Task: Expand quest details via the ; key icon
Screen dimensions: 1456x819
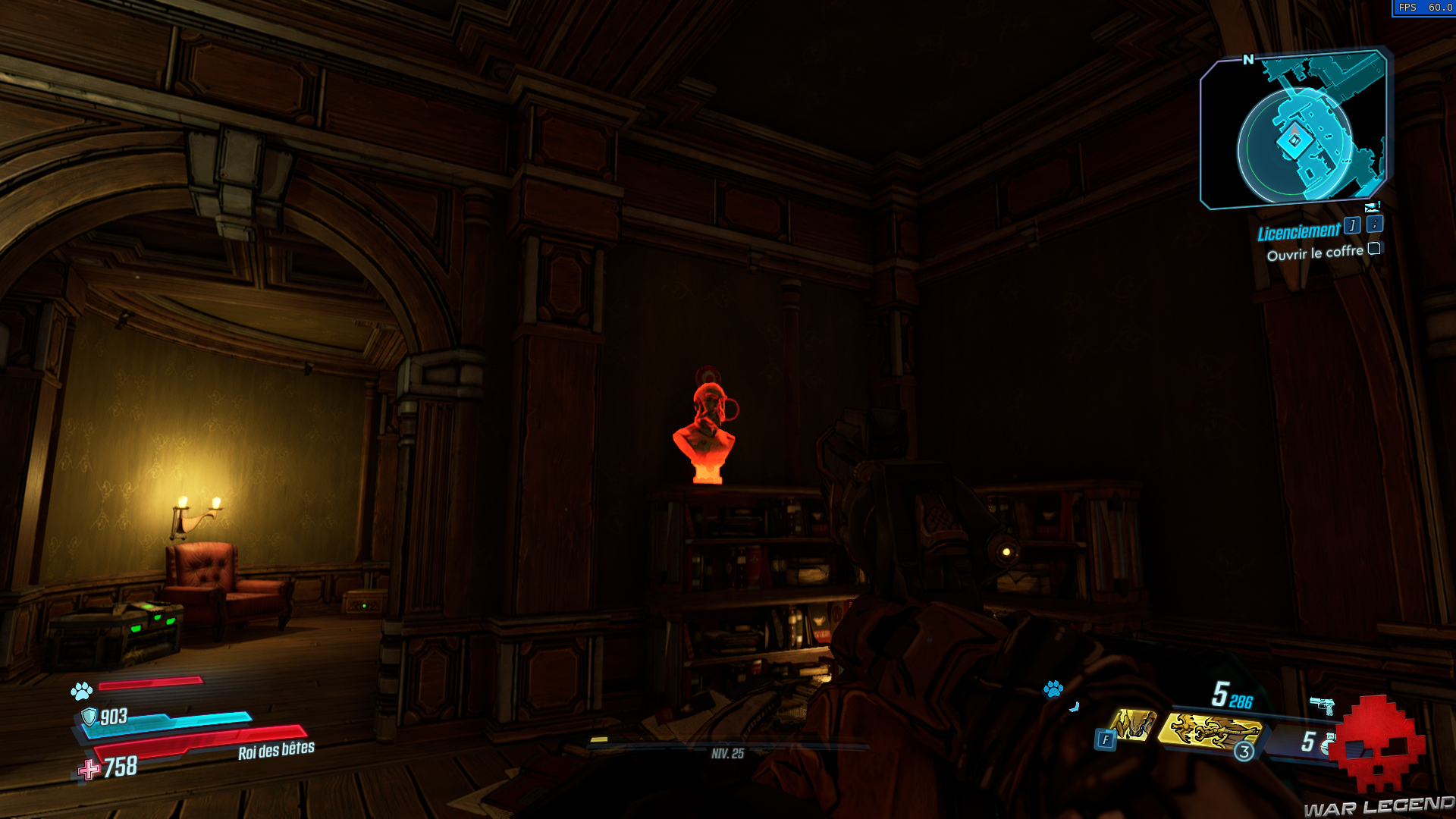Action: [1374, 226]
